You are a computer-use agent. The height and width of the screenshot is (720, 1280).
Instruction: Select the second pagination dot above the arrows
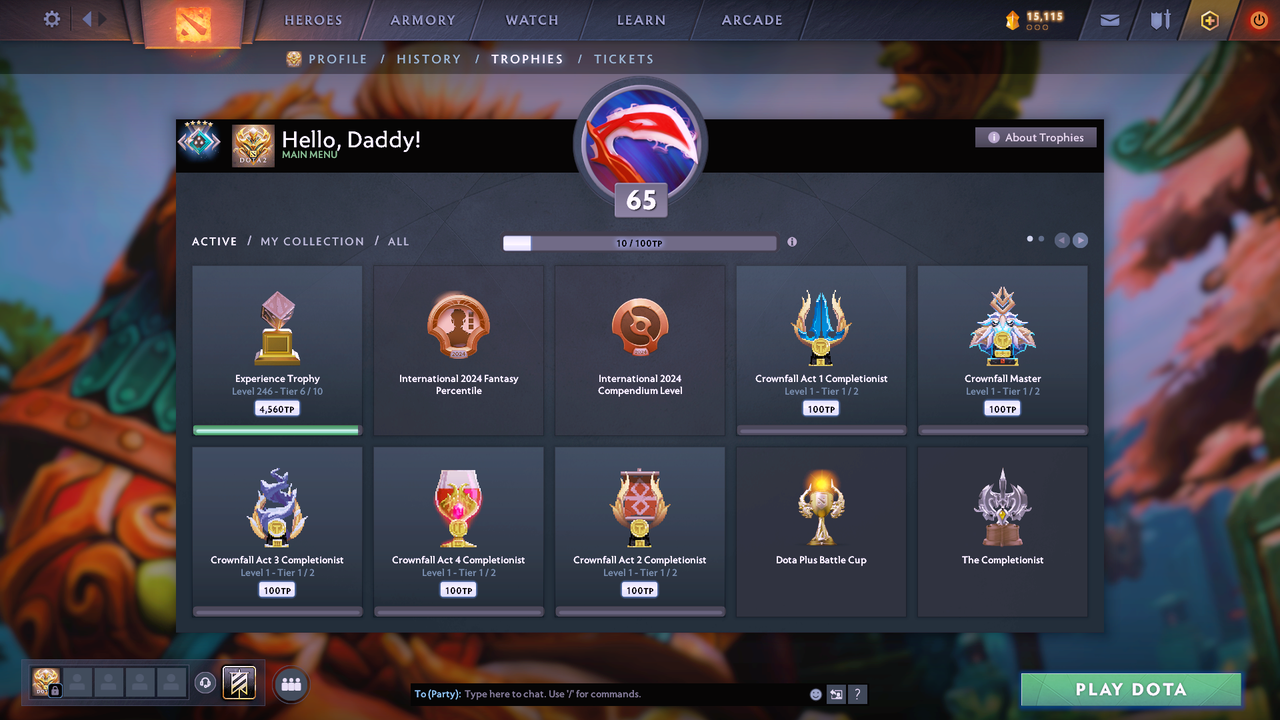point(1041,239)
